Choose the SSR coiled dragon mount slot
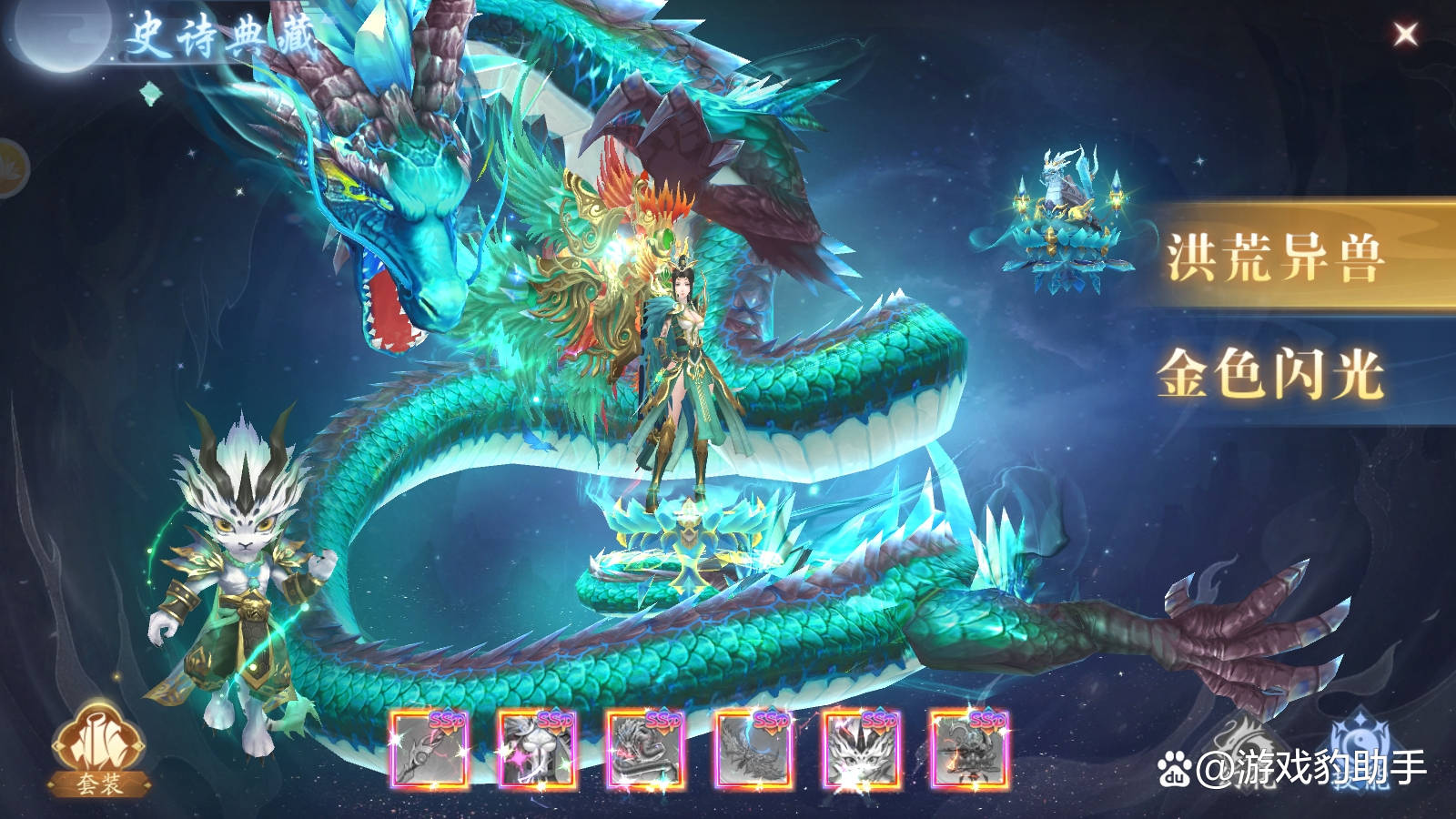 [645, 750]
